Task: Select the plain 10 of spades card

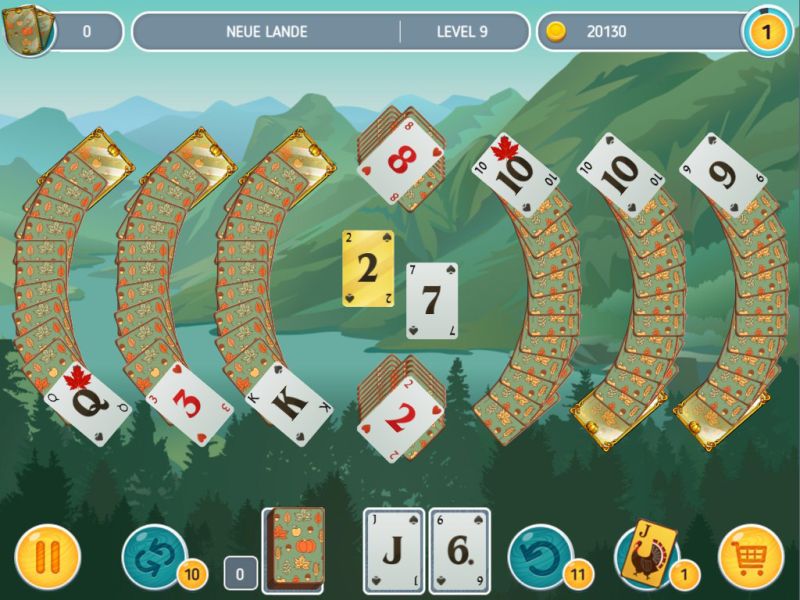Action: tap(621, 175)
